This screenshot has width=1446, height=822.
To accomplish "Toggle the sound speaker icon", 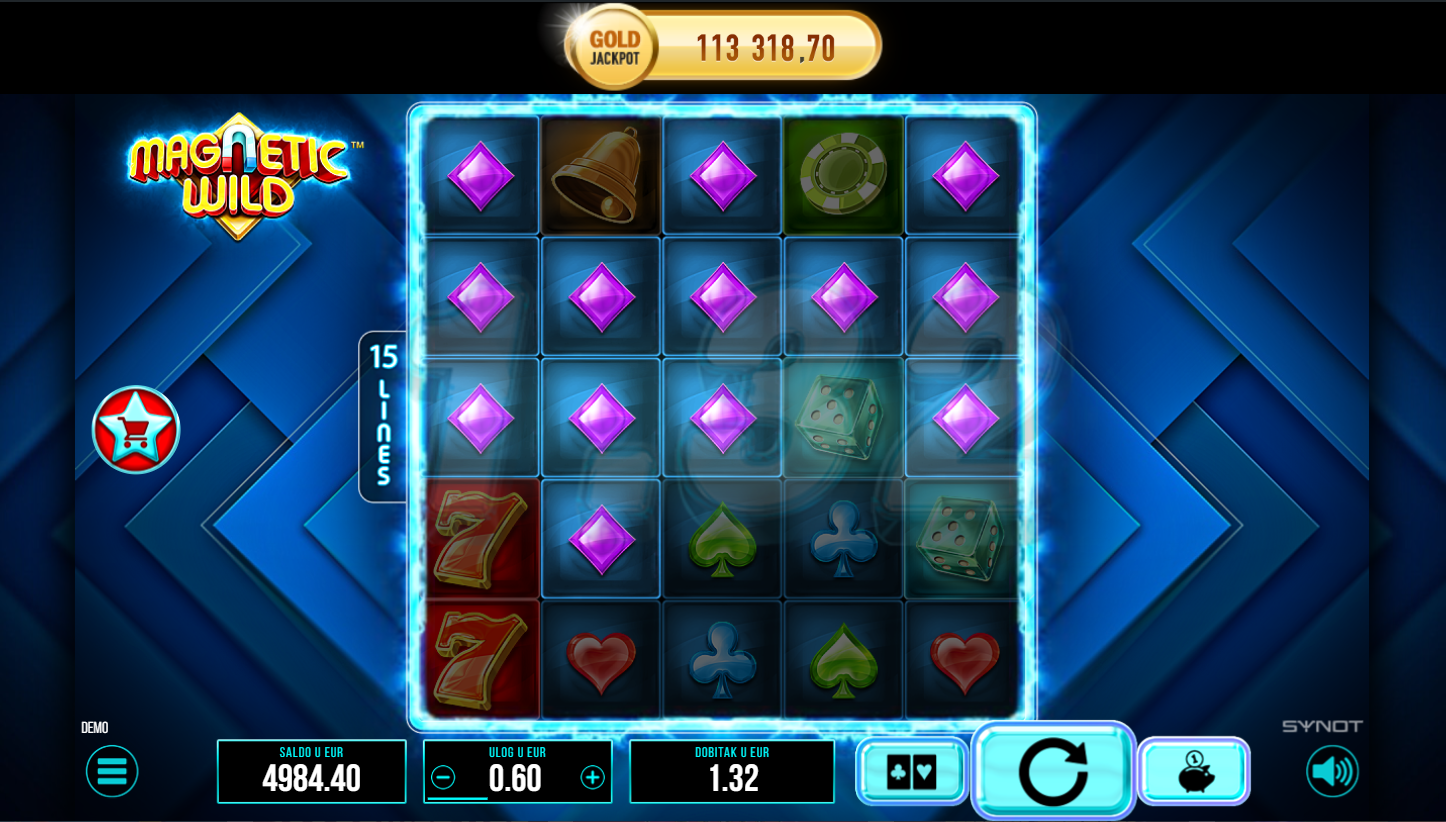I will [x=1332, y=771].
